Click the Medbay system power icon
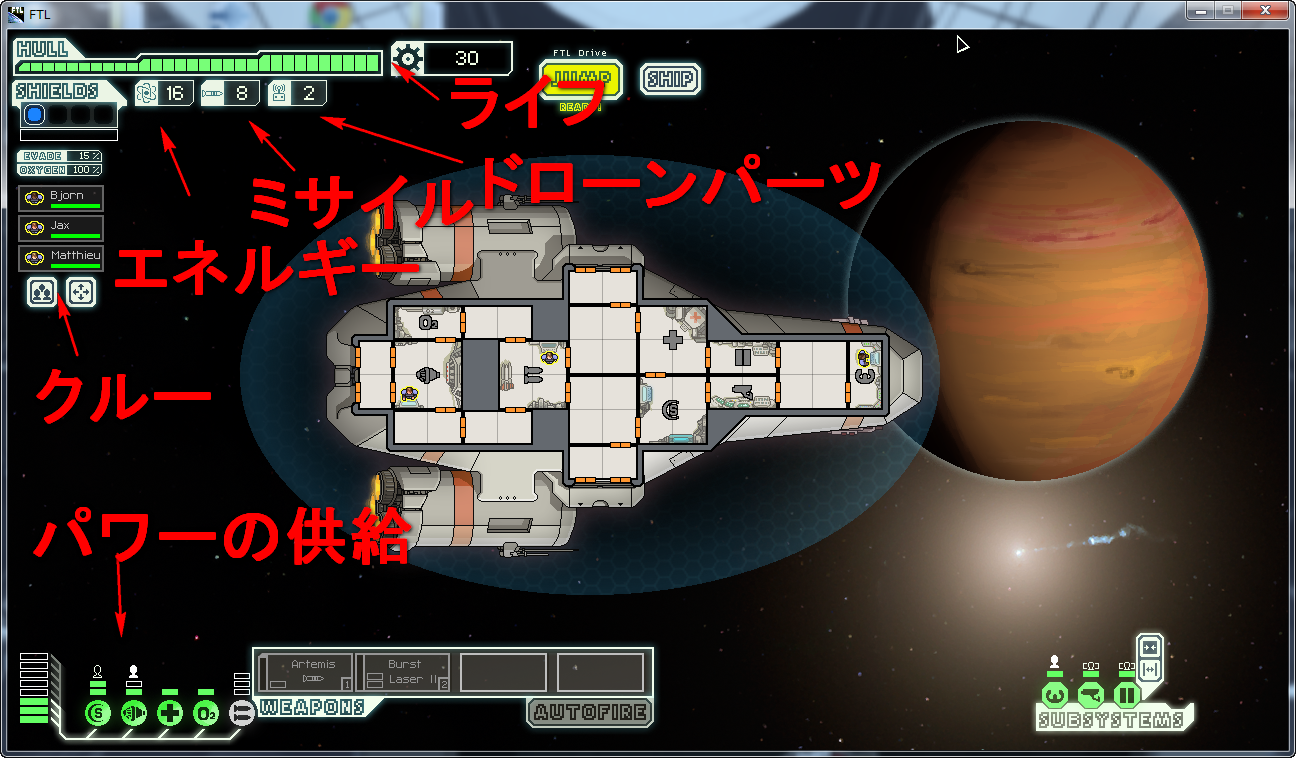Viewport: 1296px width, 758px height. pos(170,713)
